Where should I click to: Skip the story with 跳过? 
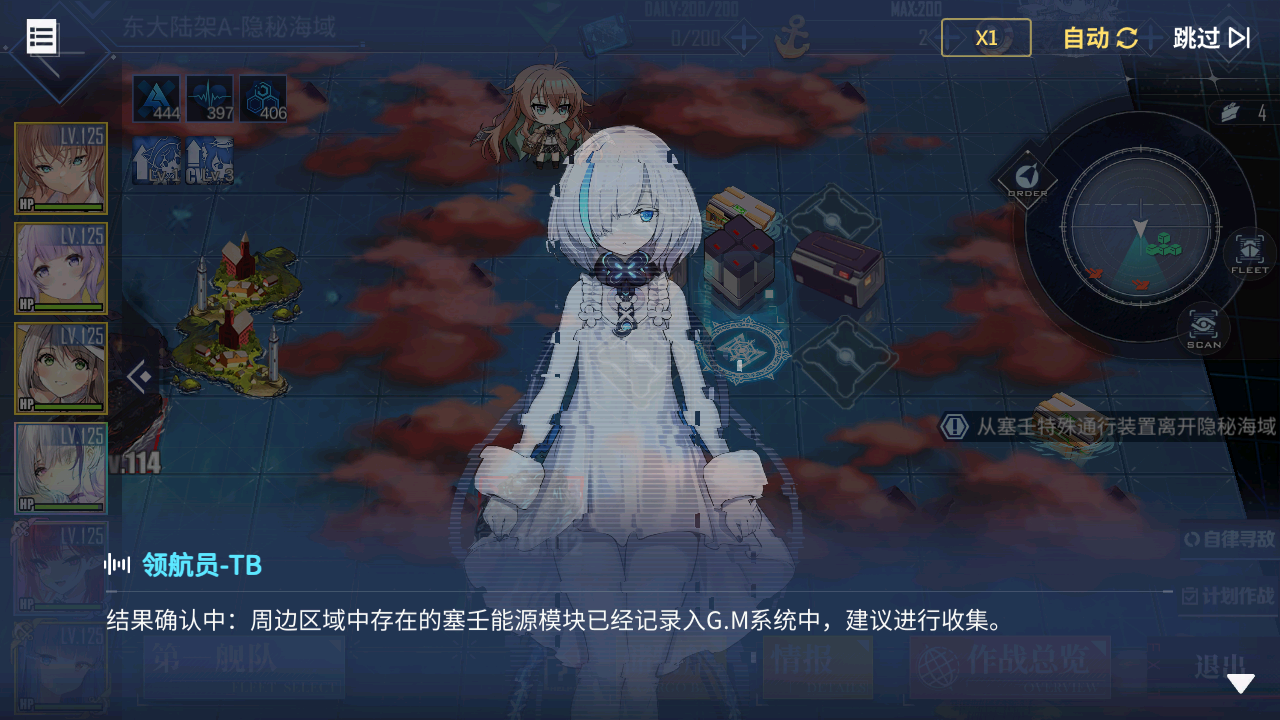[x=1211, y=38]
